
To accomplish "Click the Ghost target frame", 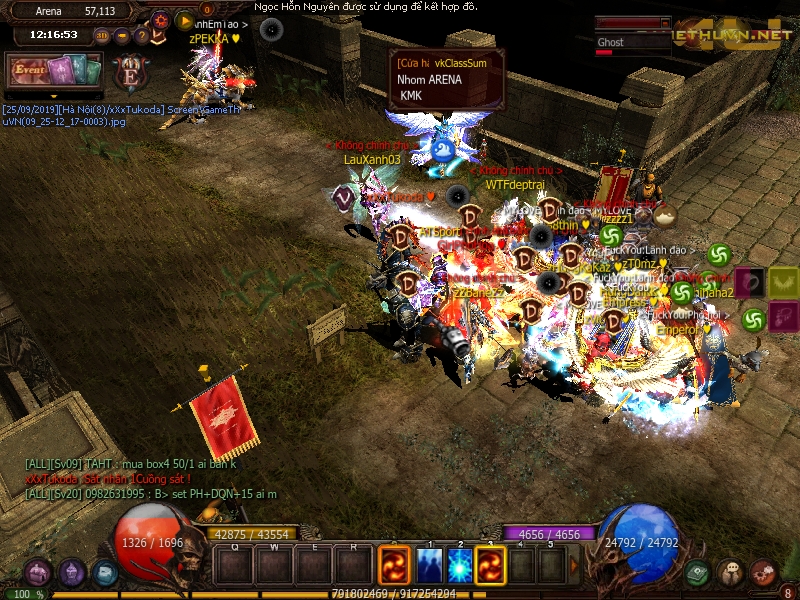I will [x=632, y=43].
